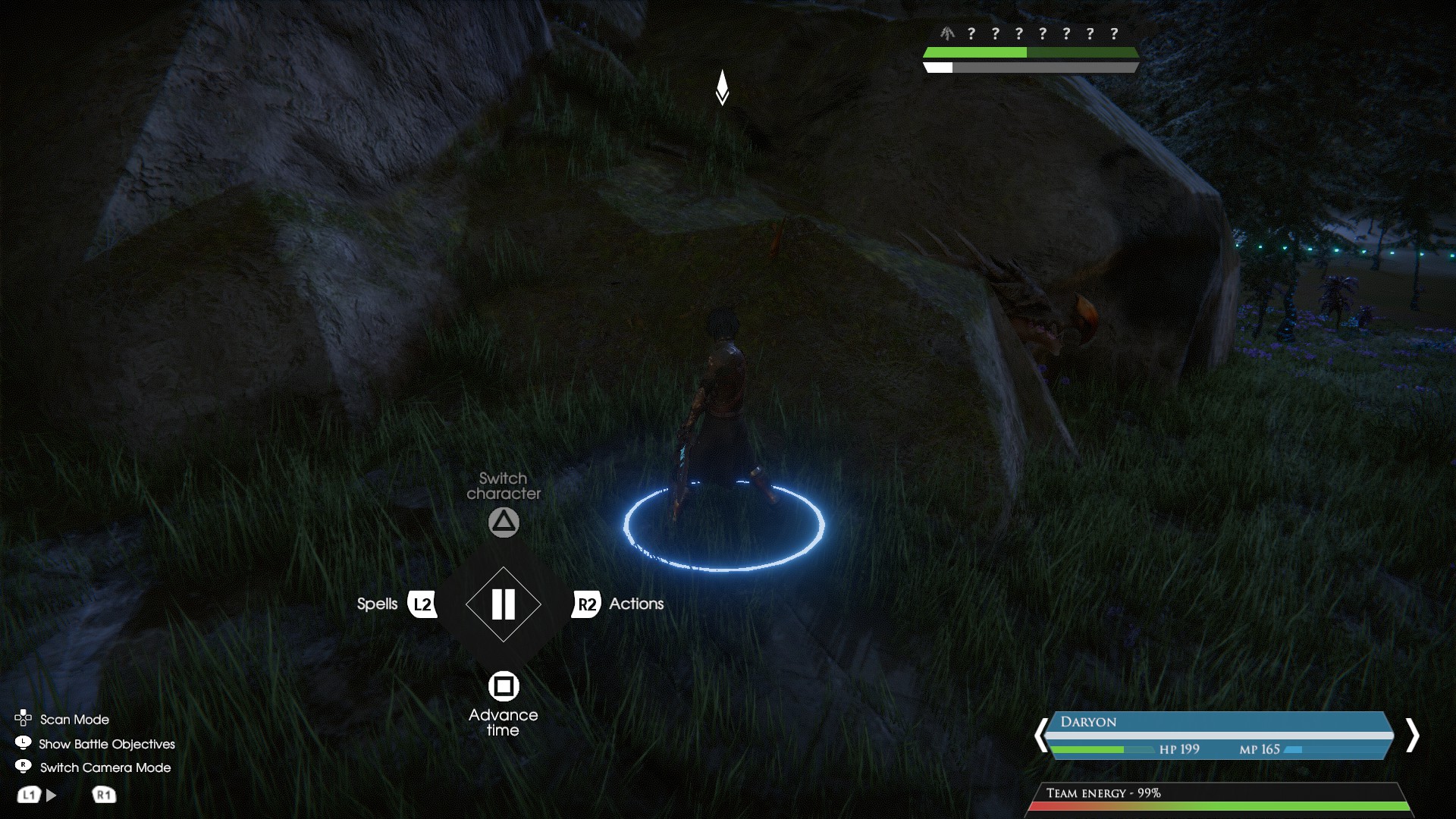
Task: Show Battle Objectives
Action: [106, 744]
